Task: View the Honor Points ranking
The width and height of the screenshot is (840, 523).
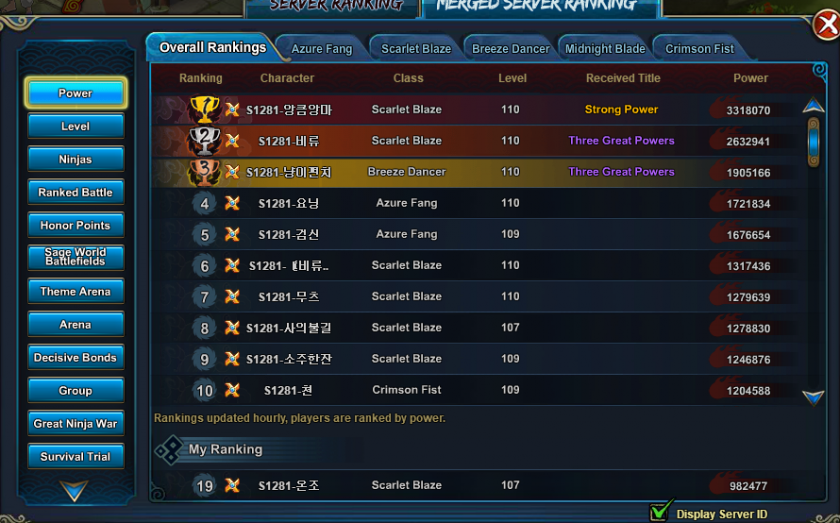Action: (x=75, y=225)
